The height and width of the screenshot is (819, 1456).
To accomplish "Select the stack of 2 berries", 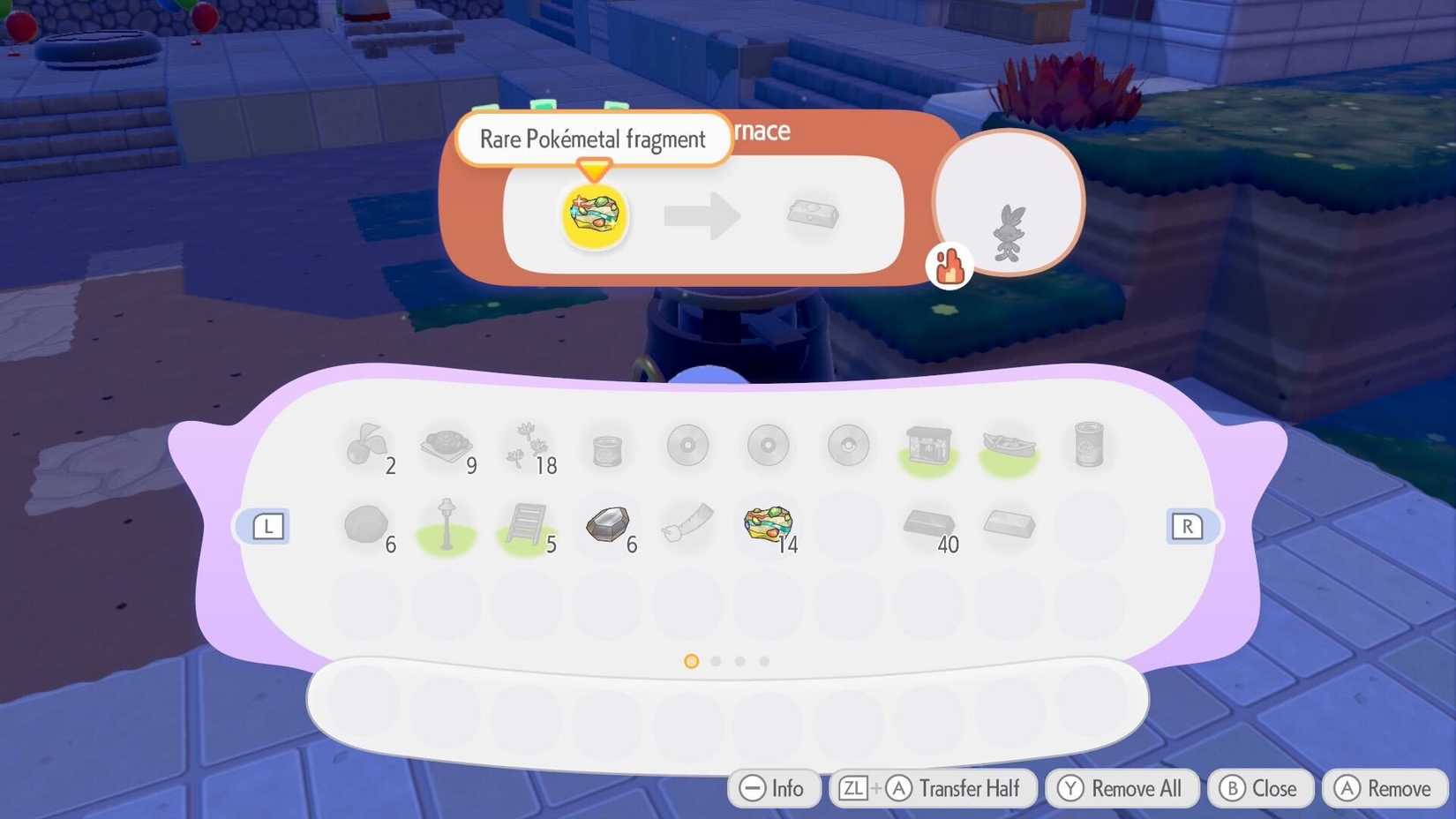I will coord(366,446).
